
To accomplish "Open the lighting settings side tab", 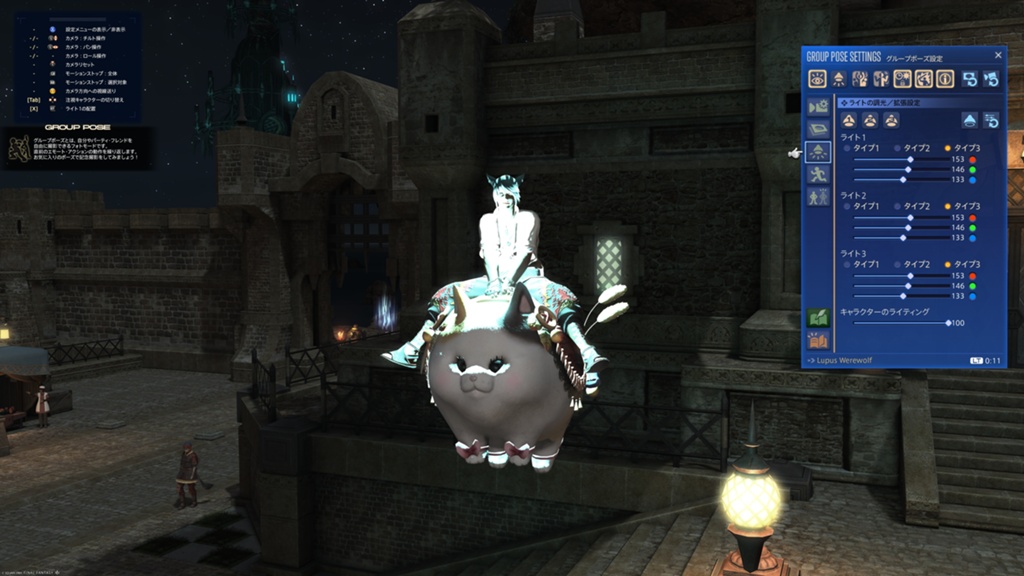I will [x=818, y=152].
